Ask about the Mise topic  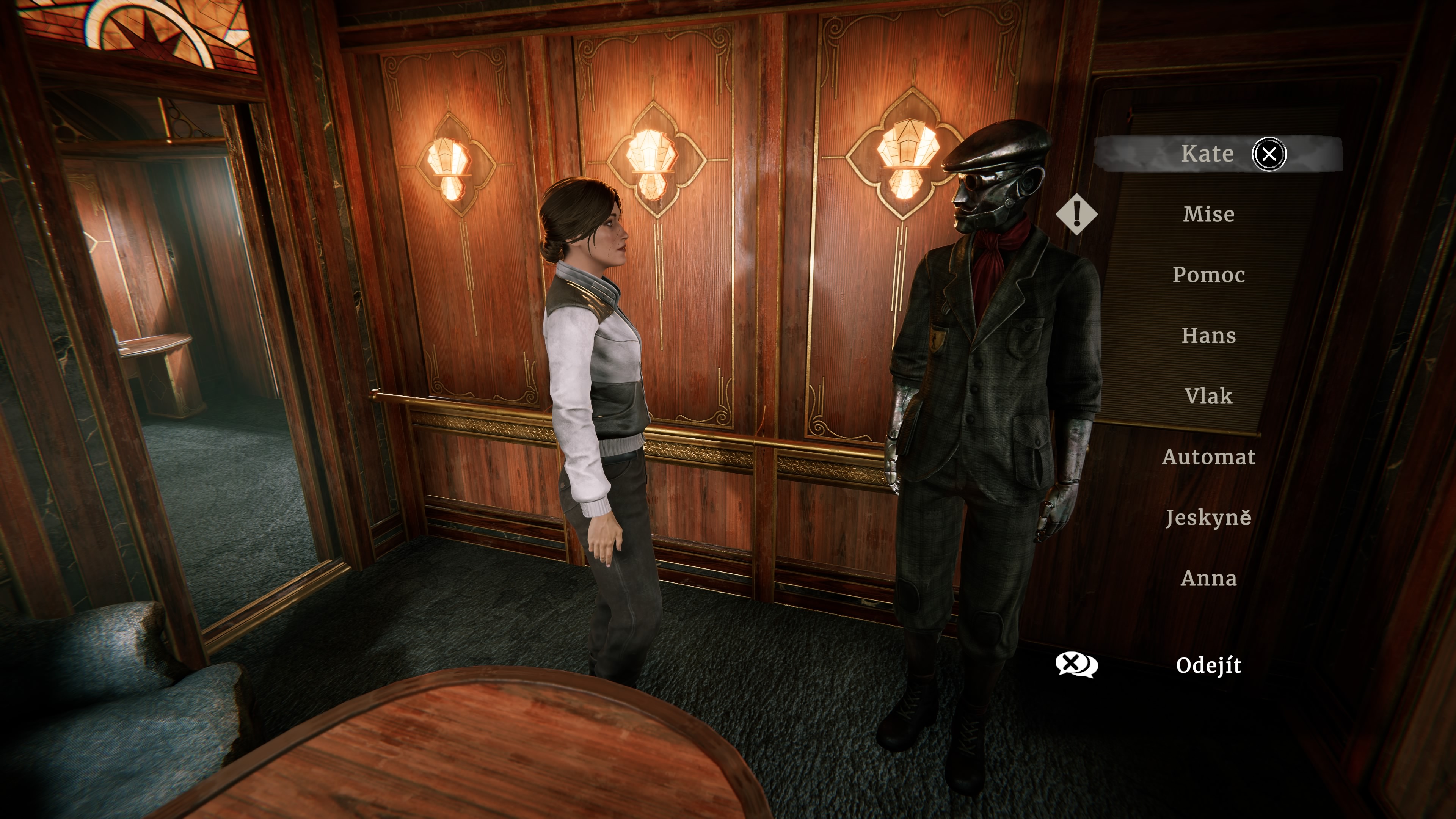pos(1208,214)
